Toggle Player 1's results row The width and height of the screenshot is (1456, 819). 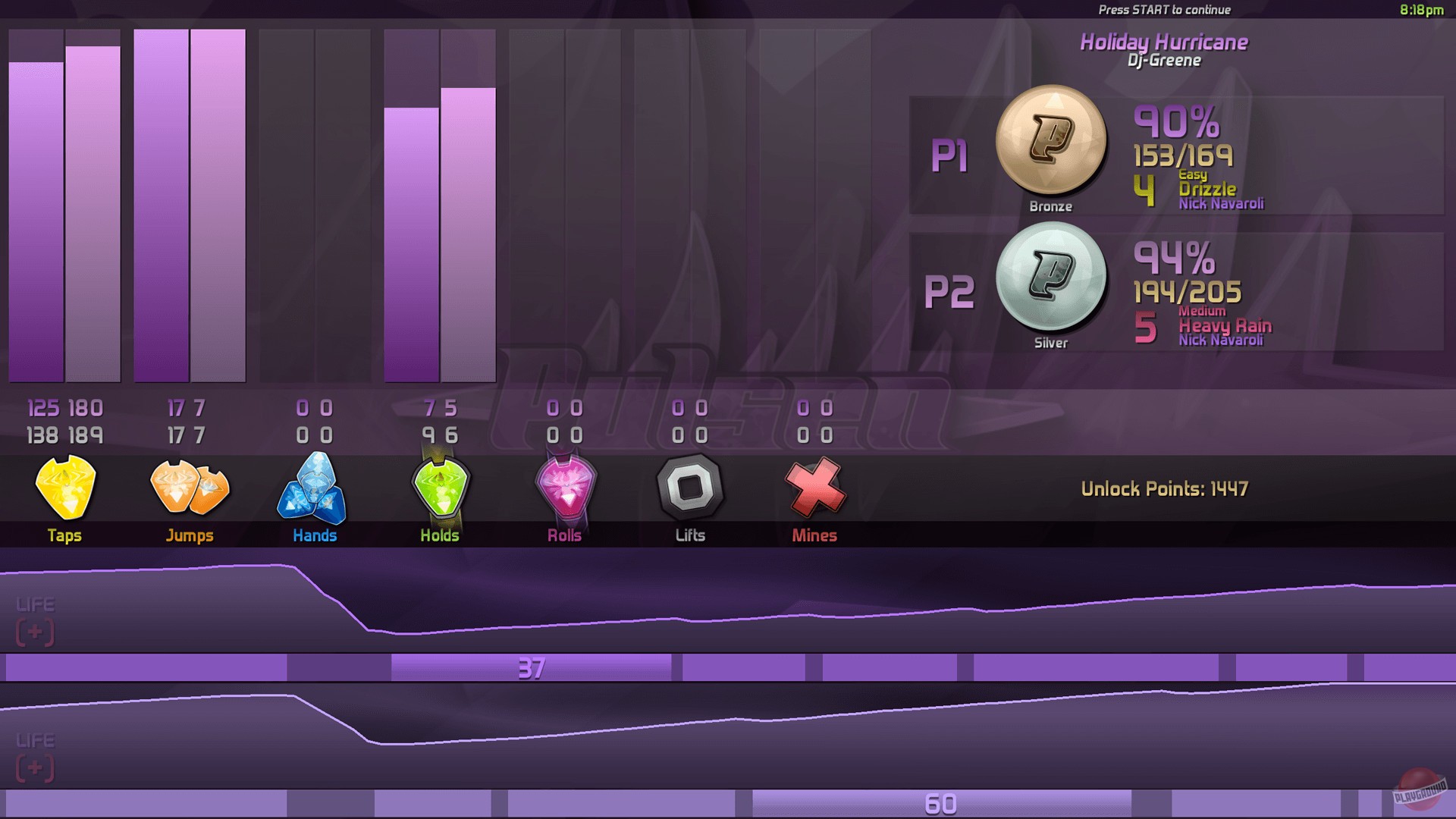tap(952, 155)
